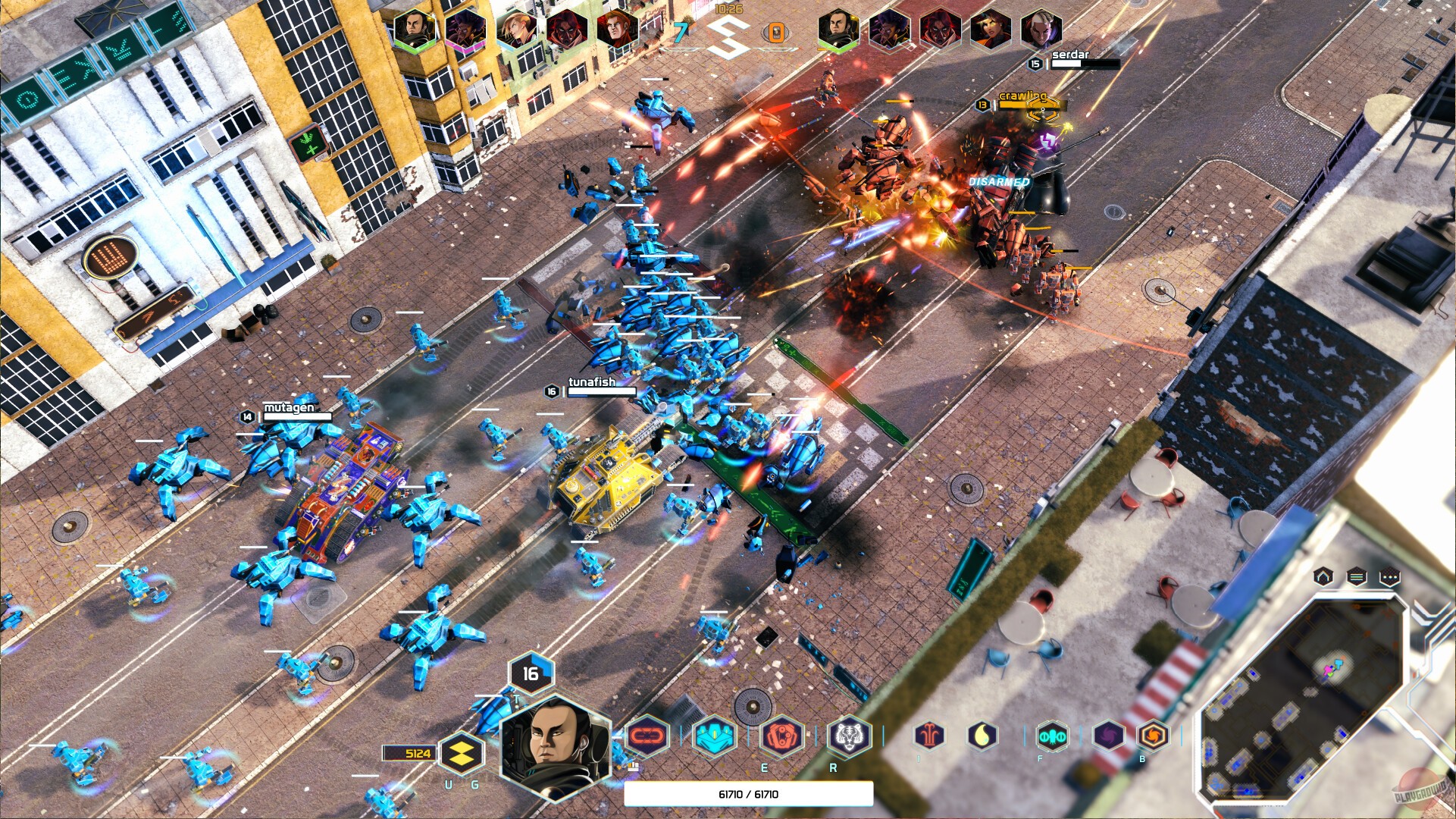Viewport: 1456px width, 819px height.
Task: Open the hamburger menu above the minimap
Action: click(x=1356, y=578)
